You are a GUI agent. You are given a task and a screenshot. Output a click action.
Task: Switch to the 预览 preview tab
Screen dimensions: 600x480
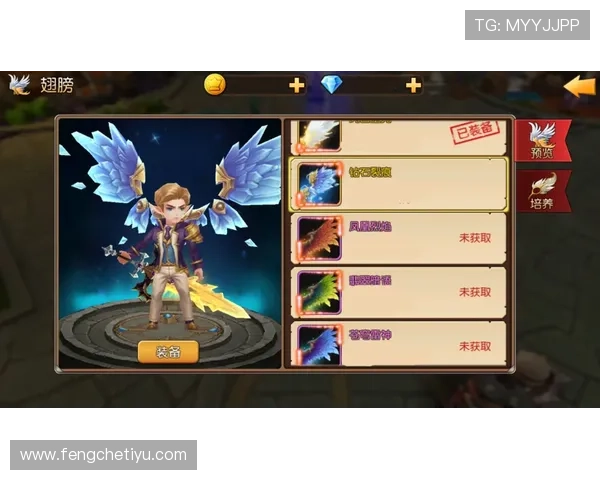[x=543, y=141]
